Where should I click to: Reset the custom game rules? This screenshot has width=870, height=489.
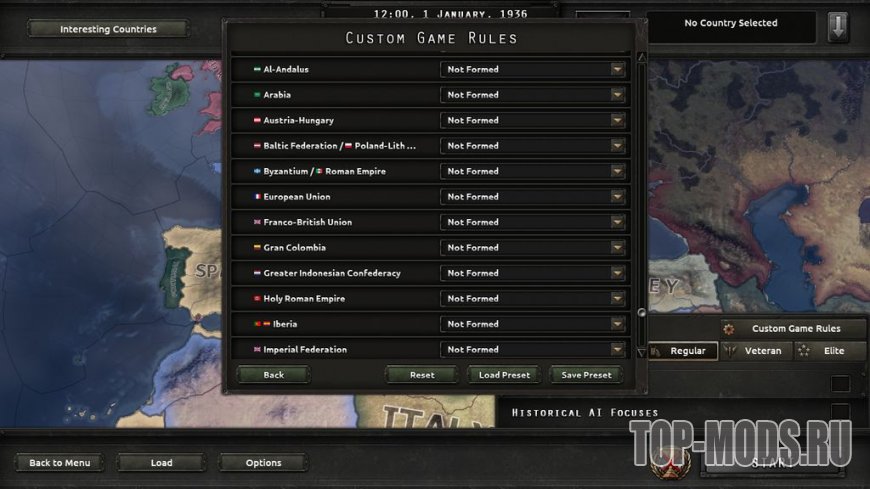point(422,375)
